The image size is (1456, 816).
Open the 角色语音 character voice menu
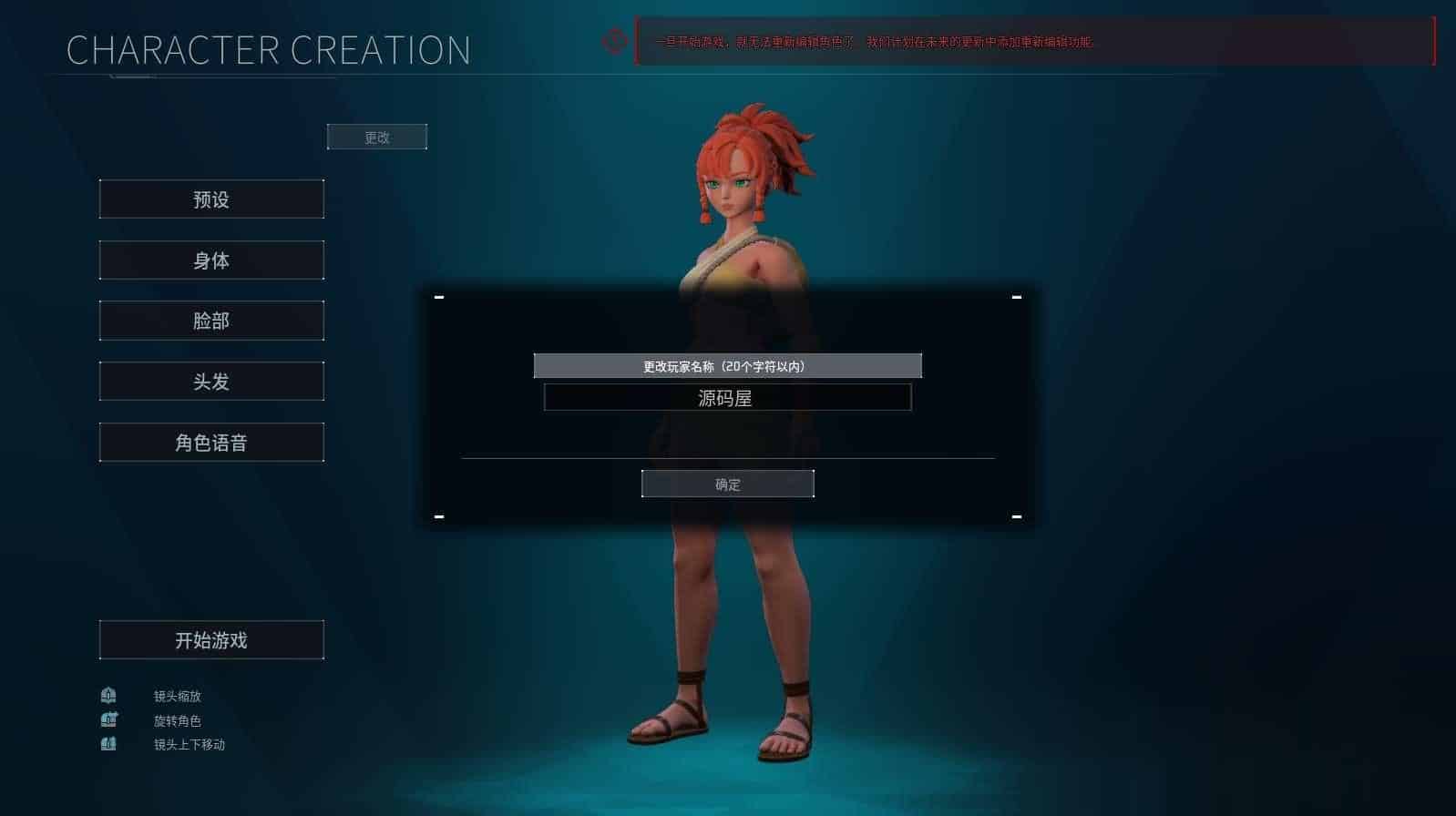pyautogui.click(x=211, y=443)
